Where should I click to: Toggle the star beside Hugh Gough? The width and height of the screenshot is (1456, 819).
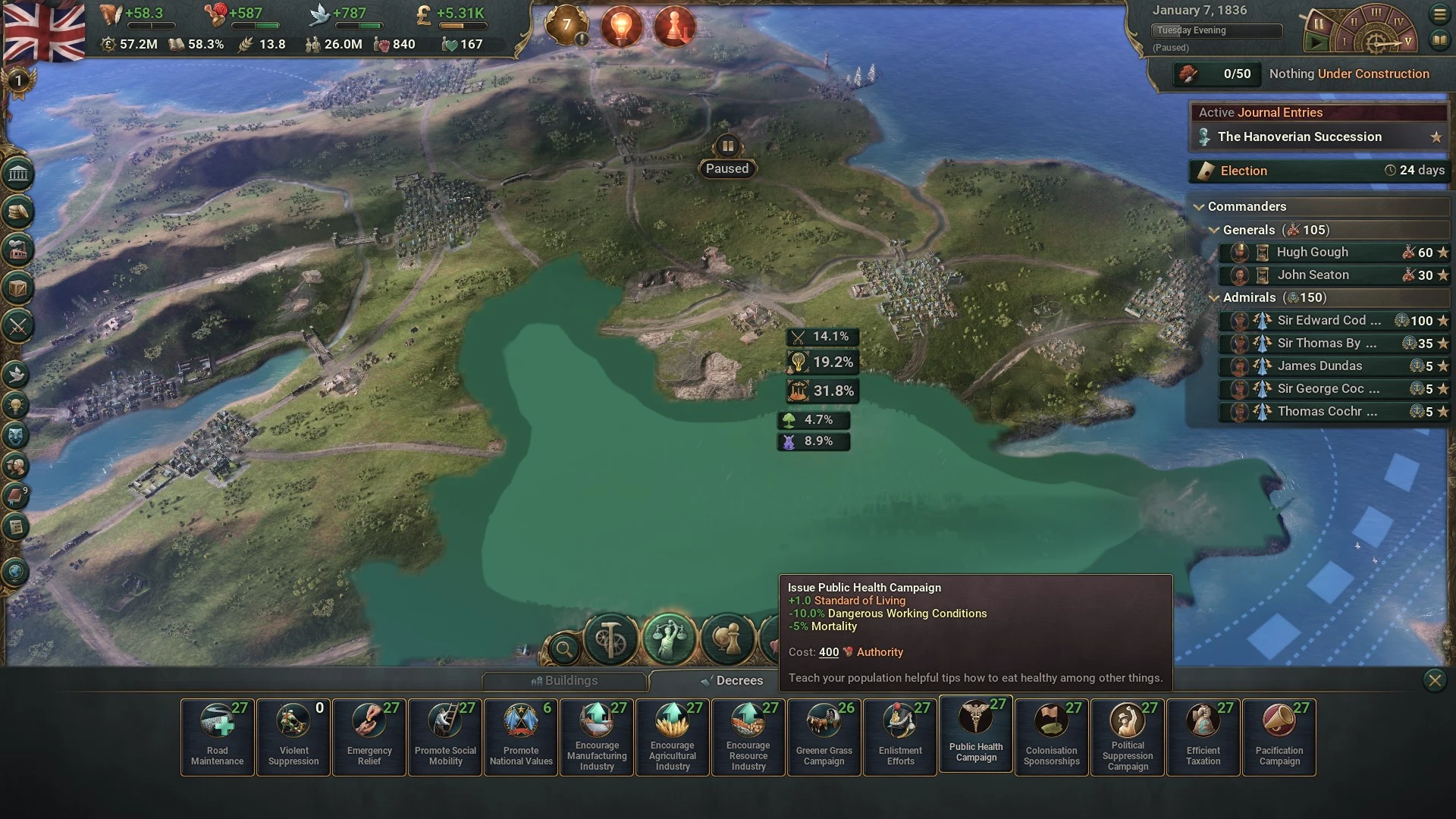1443,253
